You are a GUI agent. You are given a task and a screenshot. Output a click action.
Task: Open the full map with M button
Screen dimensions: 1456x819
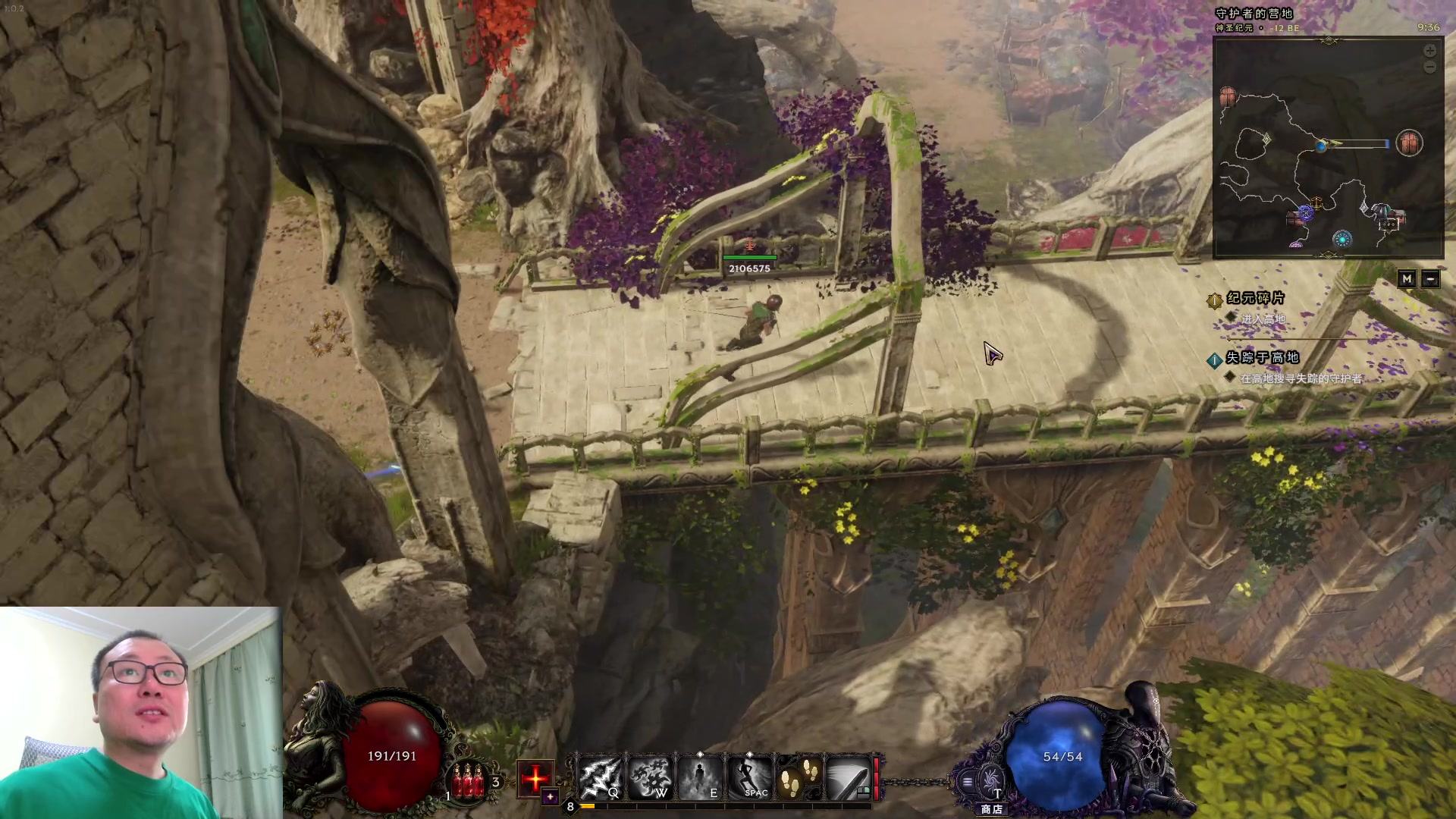[x=1407, y=279]
